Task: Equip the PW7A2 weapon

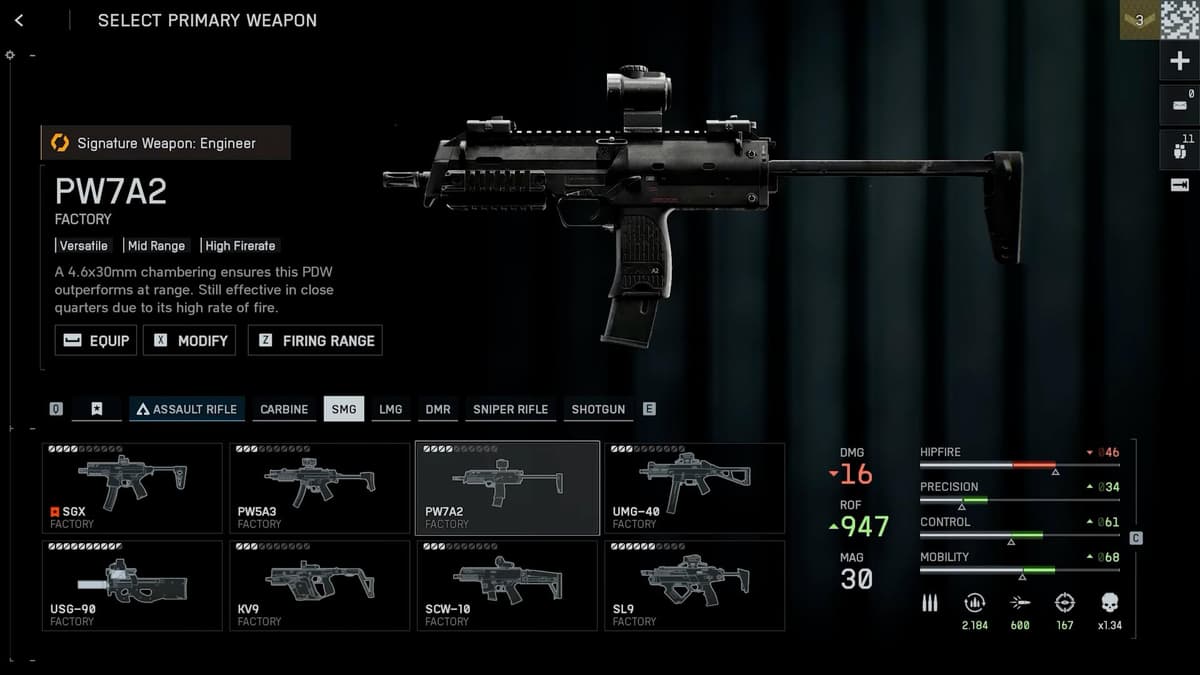Action: point(96,340)
